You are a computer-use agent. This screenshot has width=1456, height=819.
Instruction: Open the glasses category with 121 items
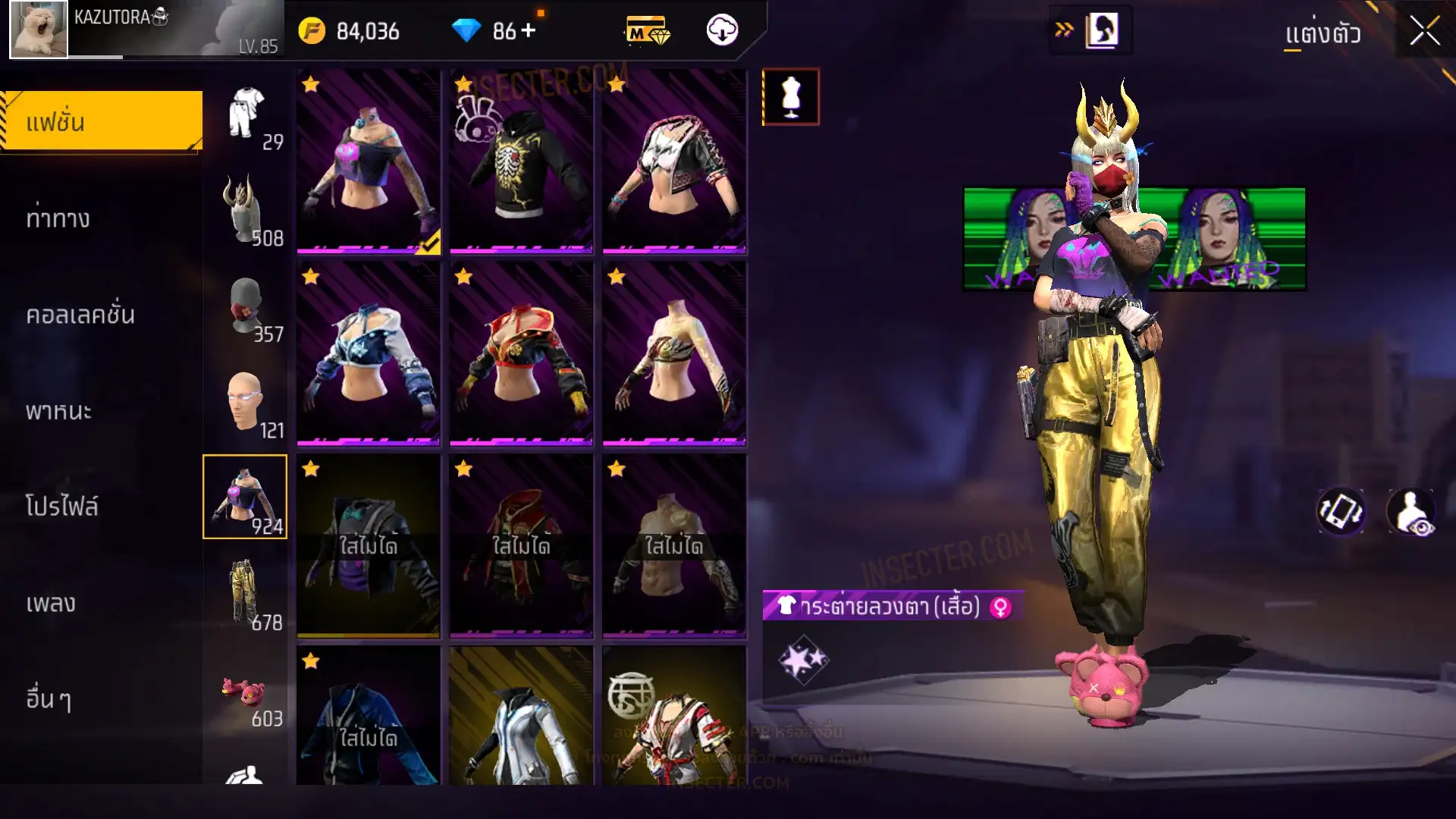245,403
